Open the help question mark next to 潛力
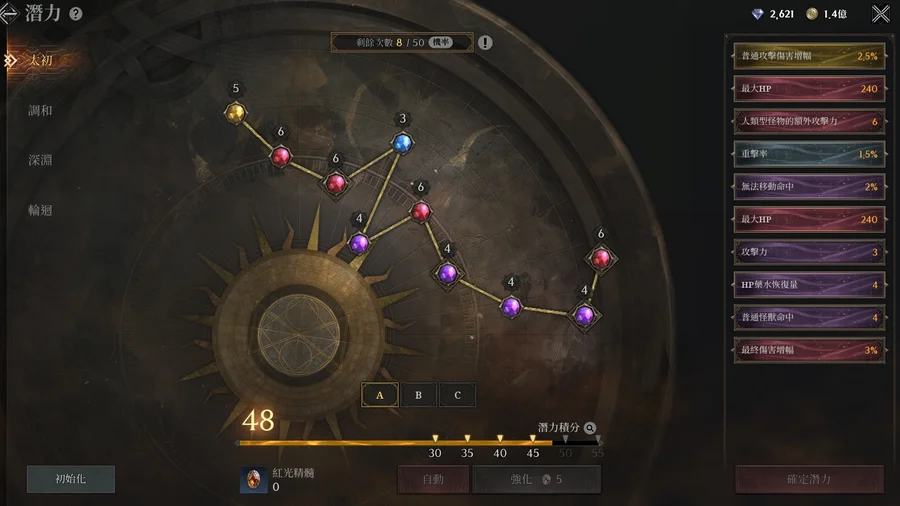 click(76, 14)
